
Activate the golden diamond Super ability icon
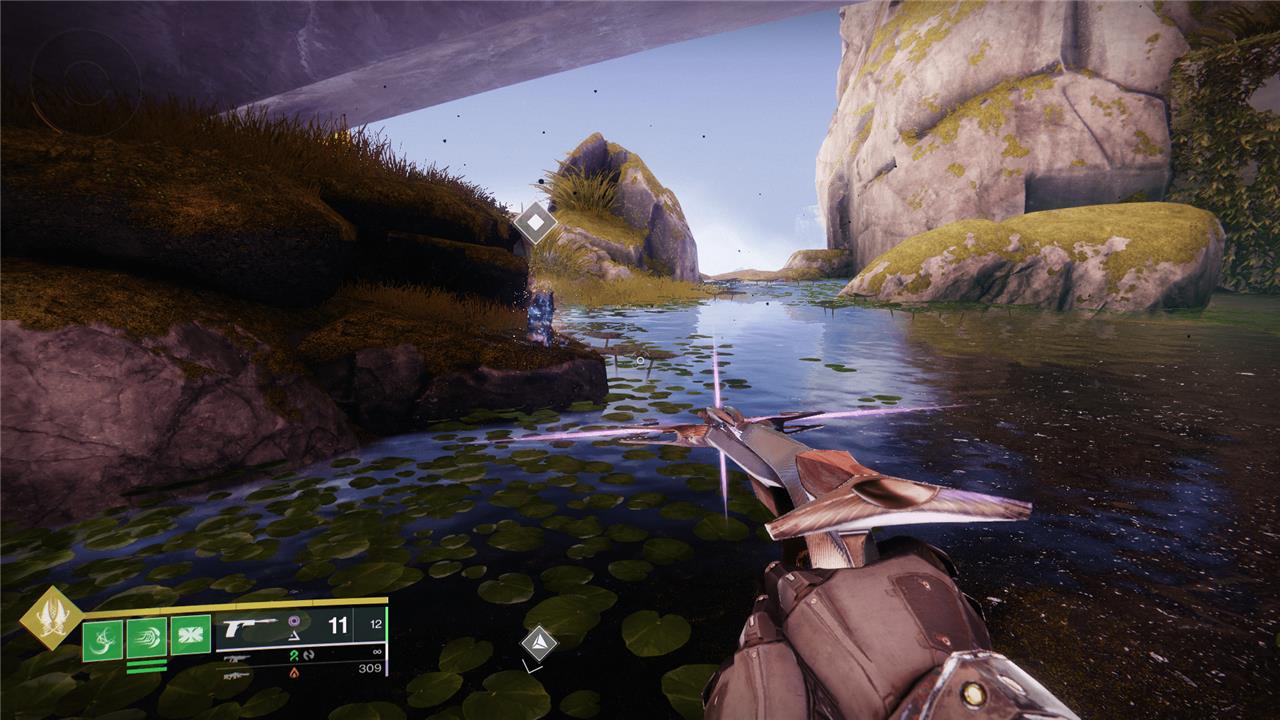click(52, 617)
